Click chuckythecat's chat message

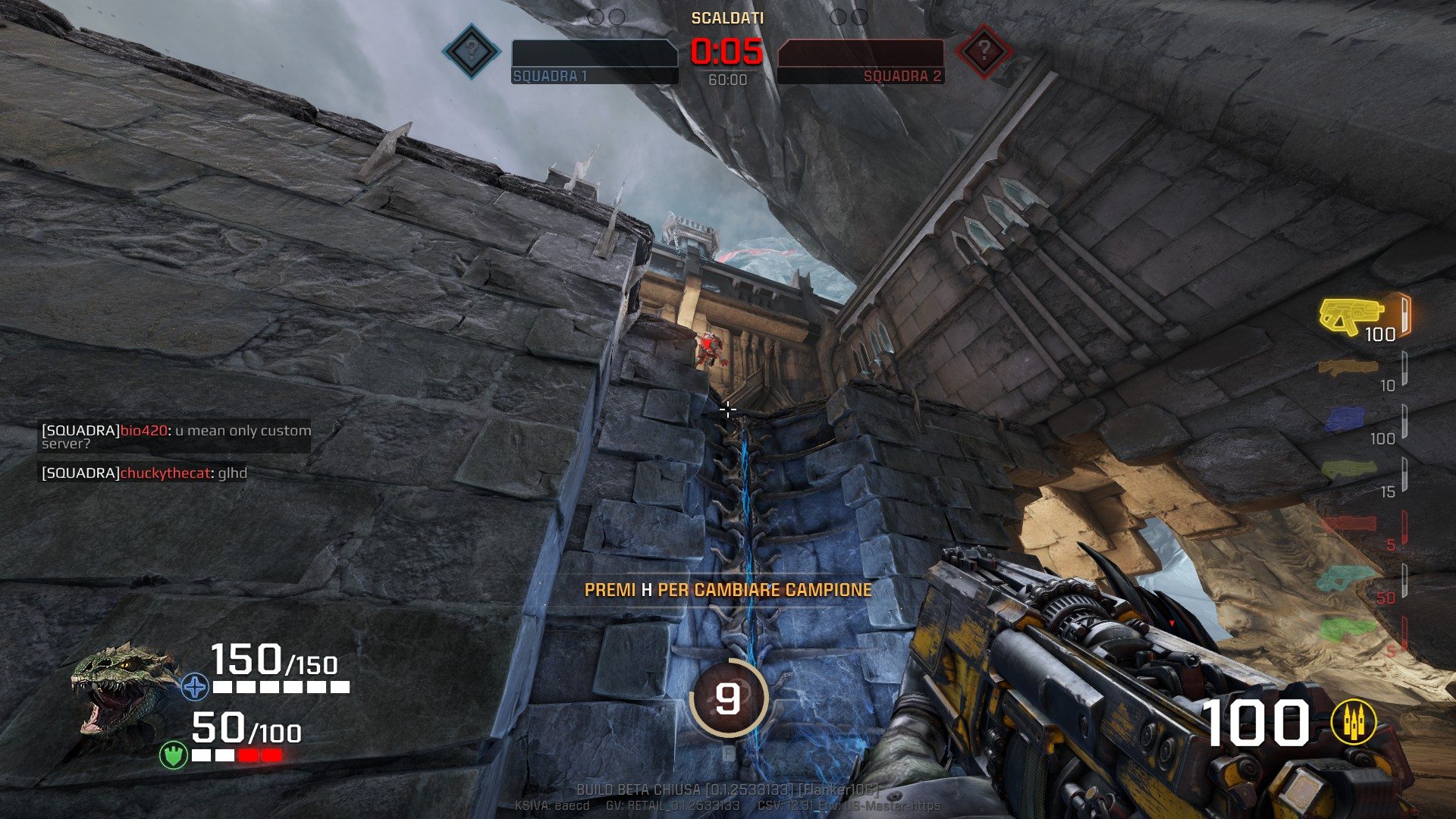(x=144, y=473)
